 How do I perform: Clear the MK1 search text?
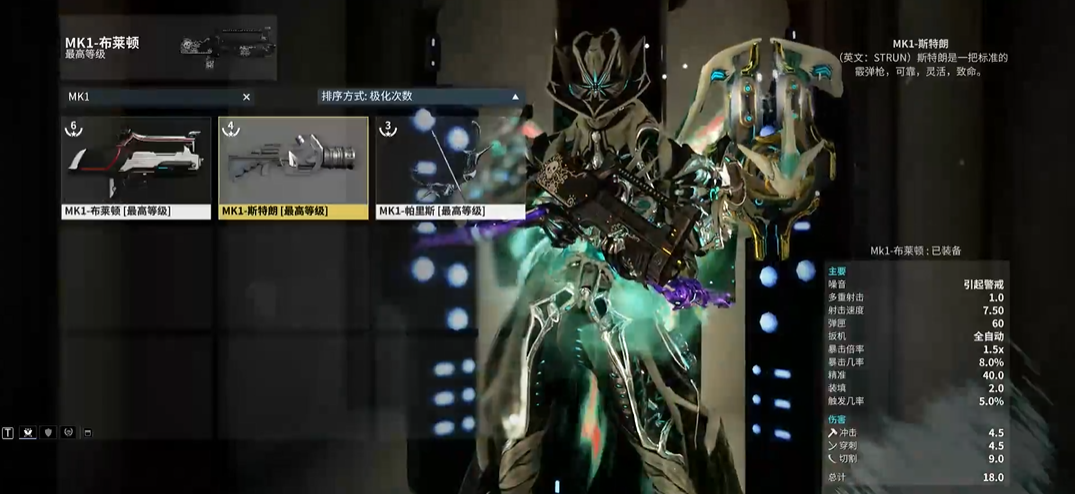point(247,97)
